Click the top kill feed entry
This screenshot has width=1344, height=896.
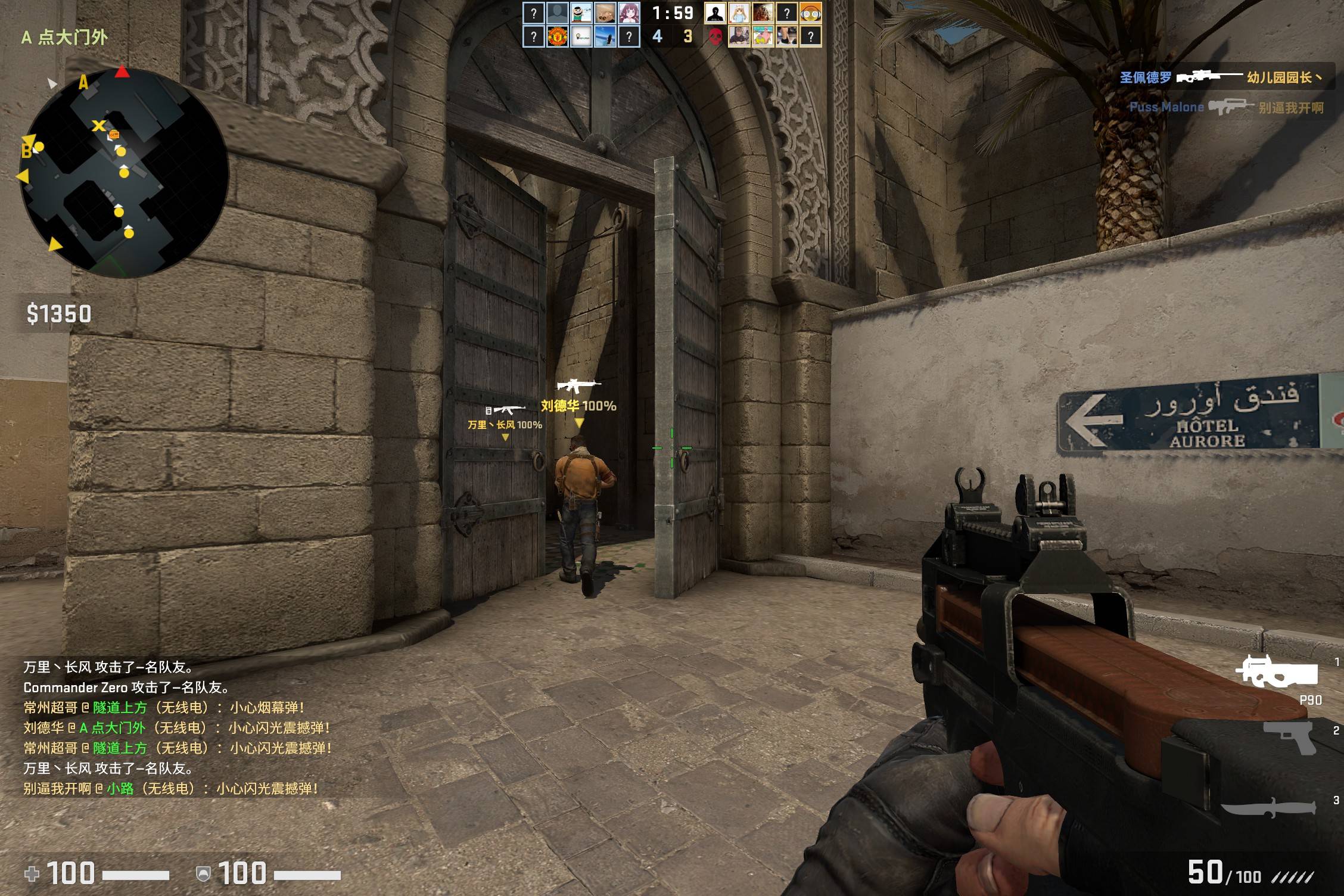[1220, 77]
